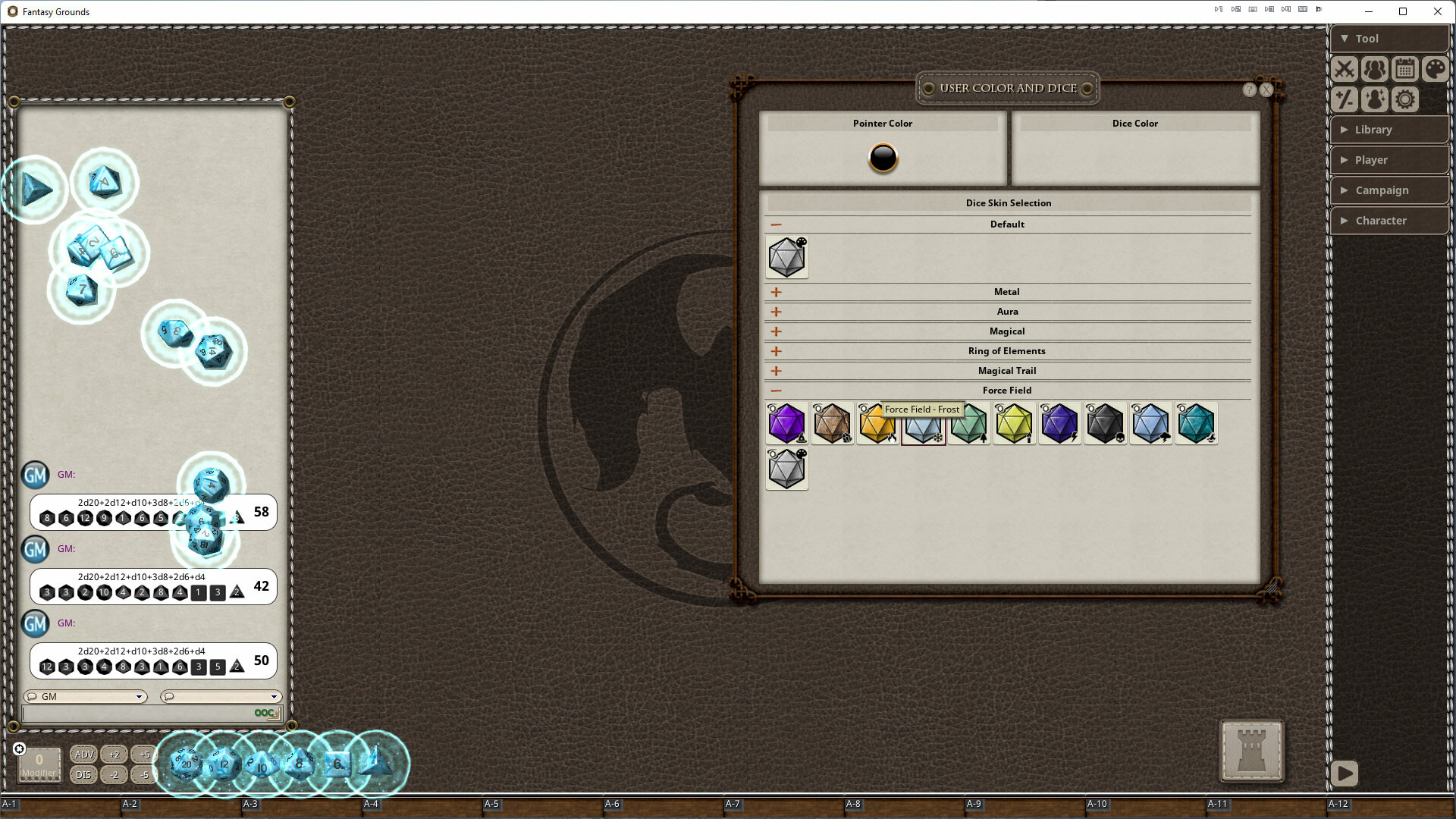Click the black Pointer Color swatch
1456x819 pixels.
[882, 158]
